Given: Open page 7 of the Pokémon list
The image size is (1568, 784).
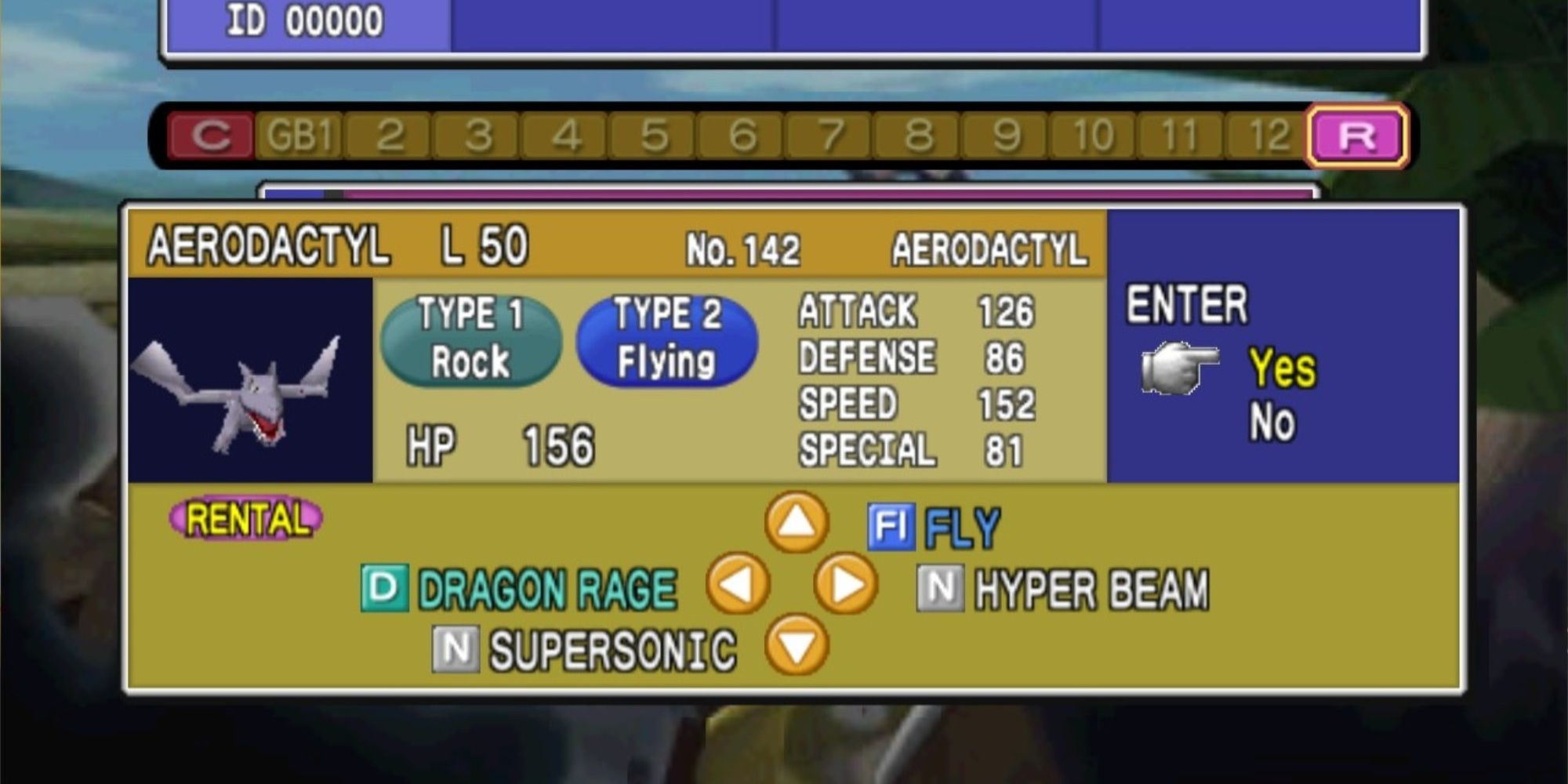Looking at the screenshot, I should (x=831, y=134).
